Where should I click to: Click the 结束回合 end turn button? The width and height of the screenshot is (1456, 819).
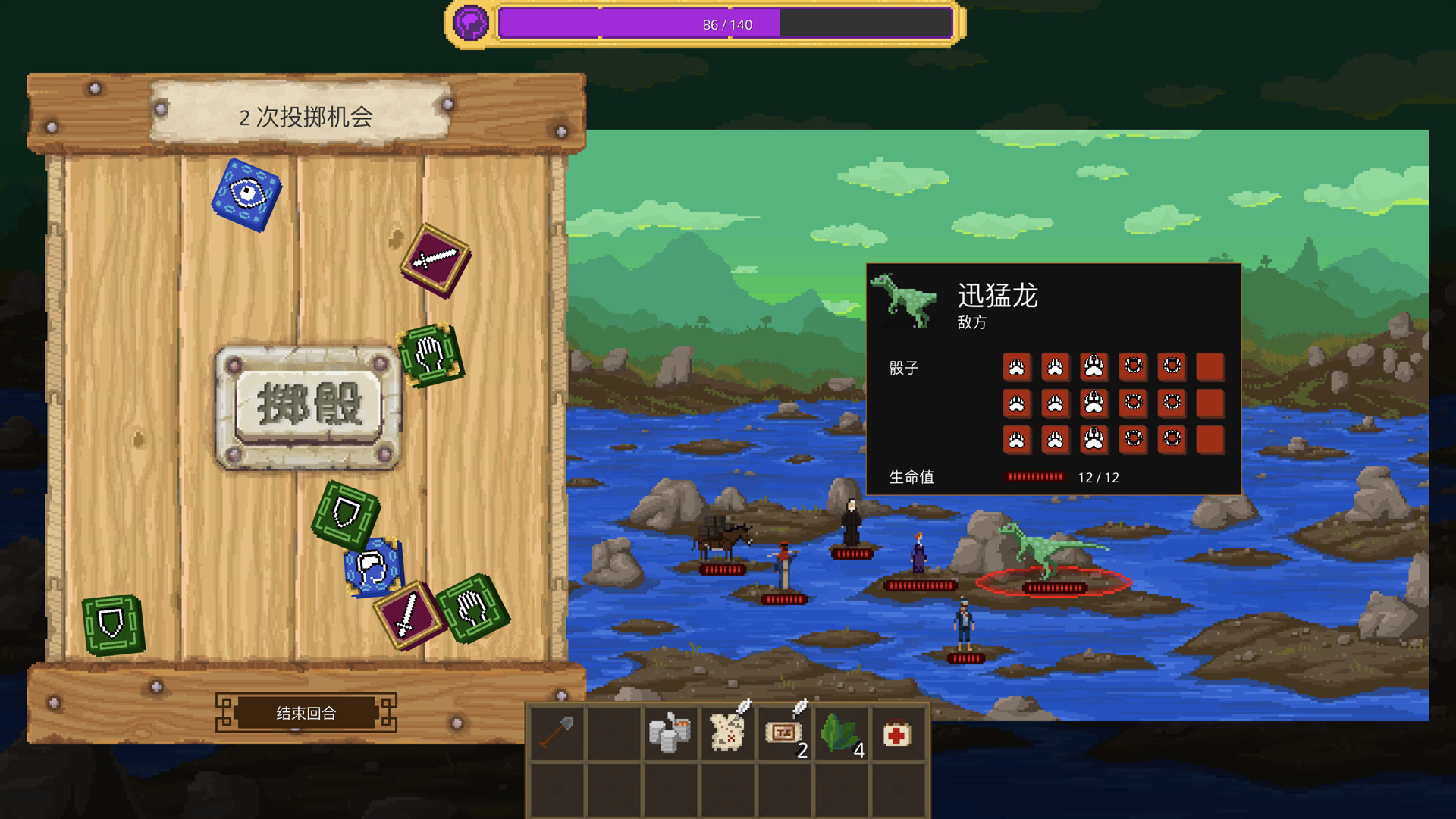[x=306, y=713]
